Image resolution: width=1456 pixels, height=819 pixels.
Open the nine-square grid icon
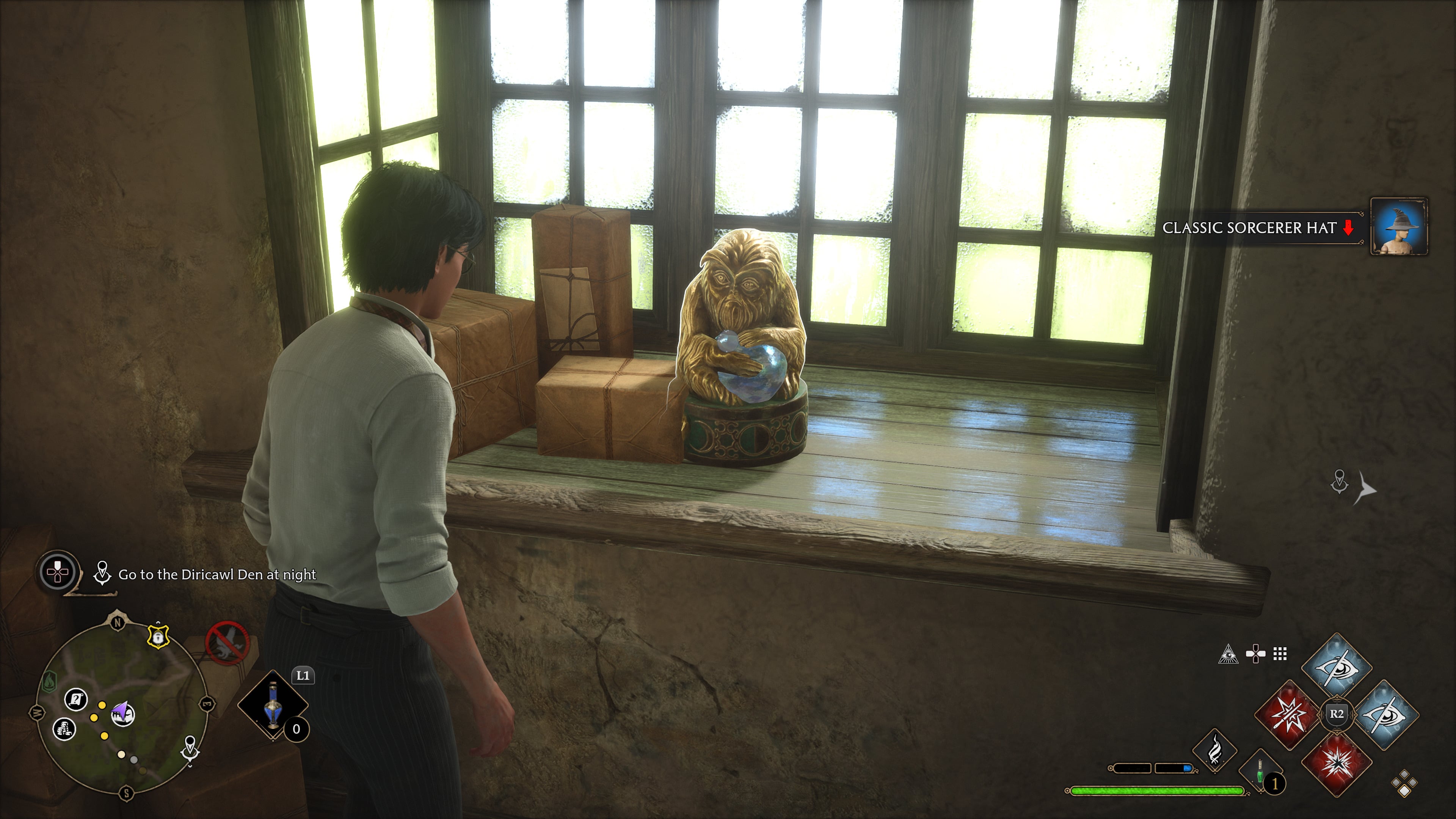[1280, 654]
